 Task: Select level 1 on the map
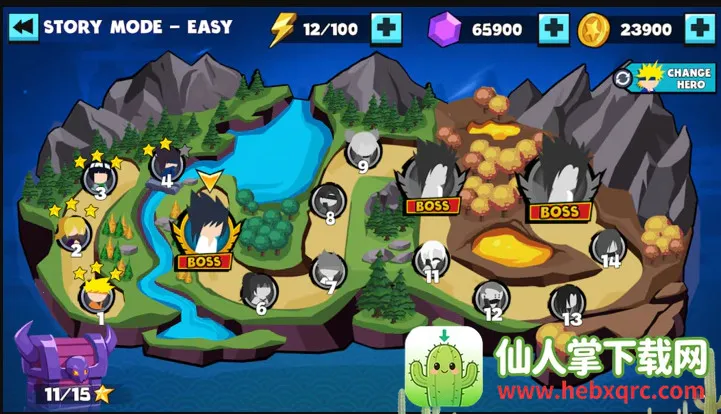(x=98, y=295)
